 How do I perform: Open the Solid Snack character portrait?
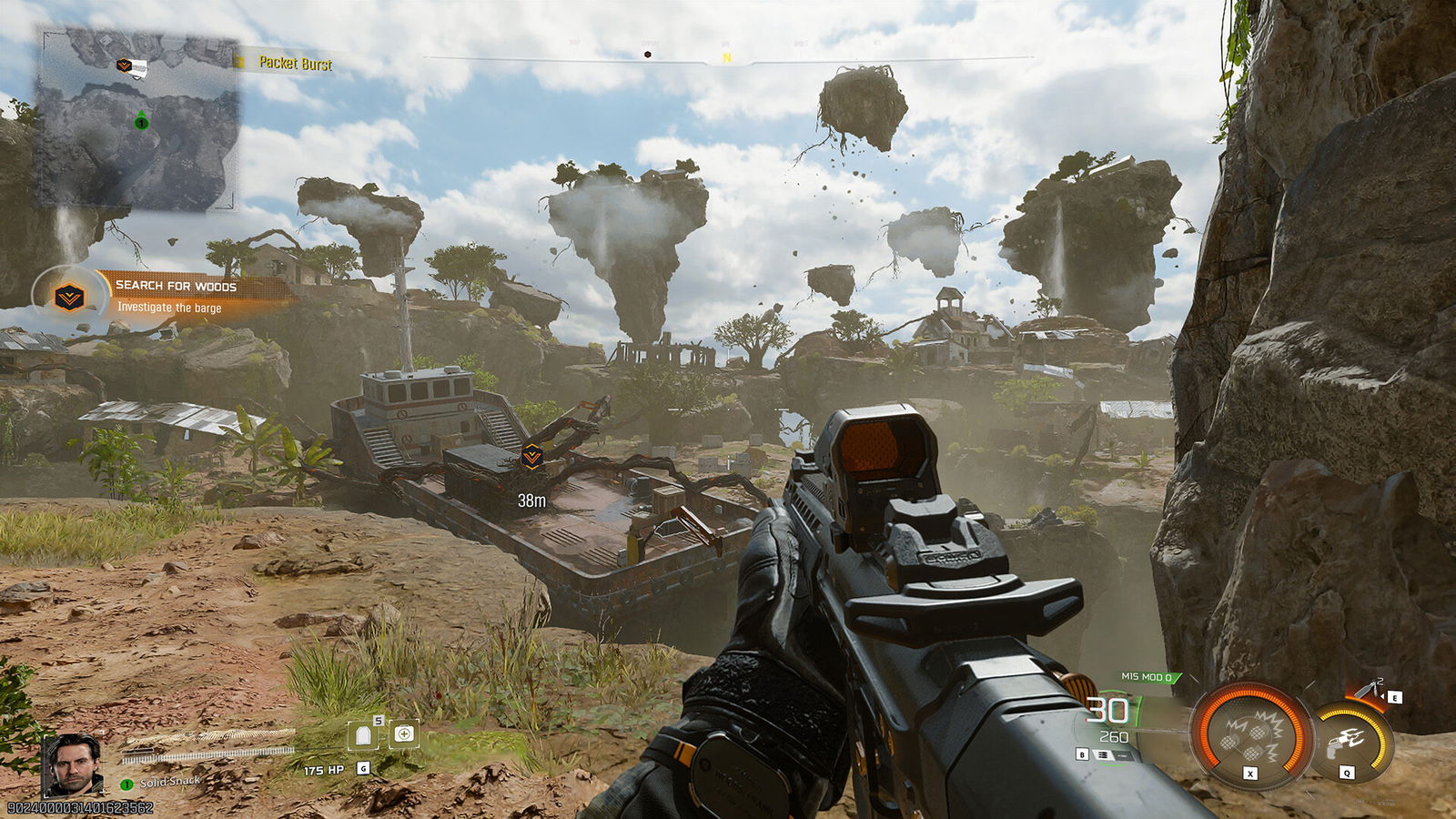coord(73,765)
